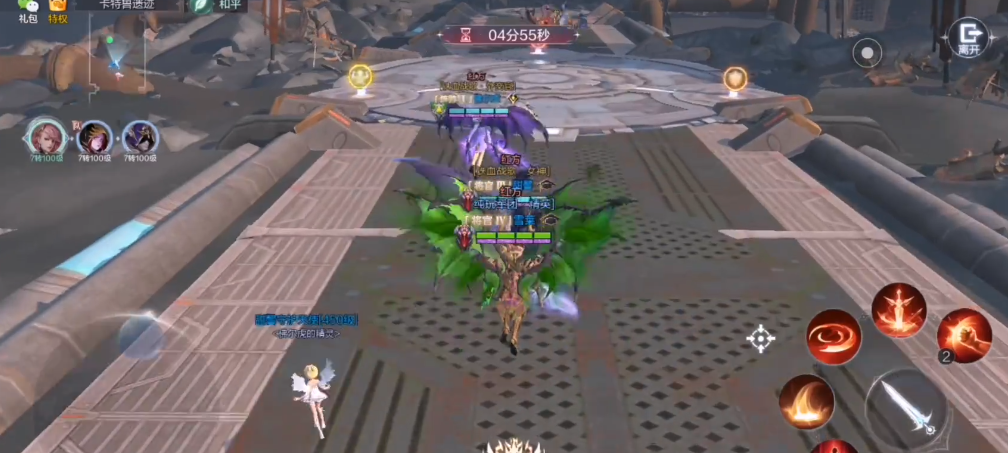This screenshot has width=1008, height=453.
Task: Open the 卡特兽遗迹 map name bar
Action: tap(126, 5)
